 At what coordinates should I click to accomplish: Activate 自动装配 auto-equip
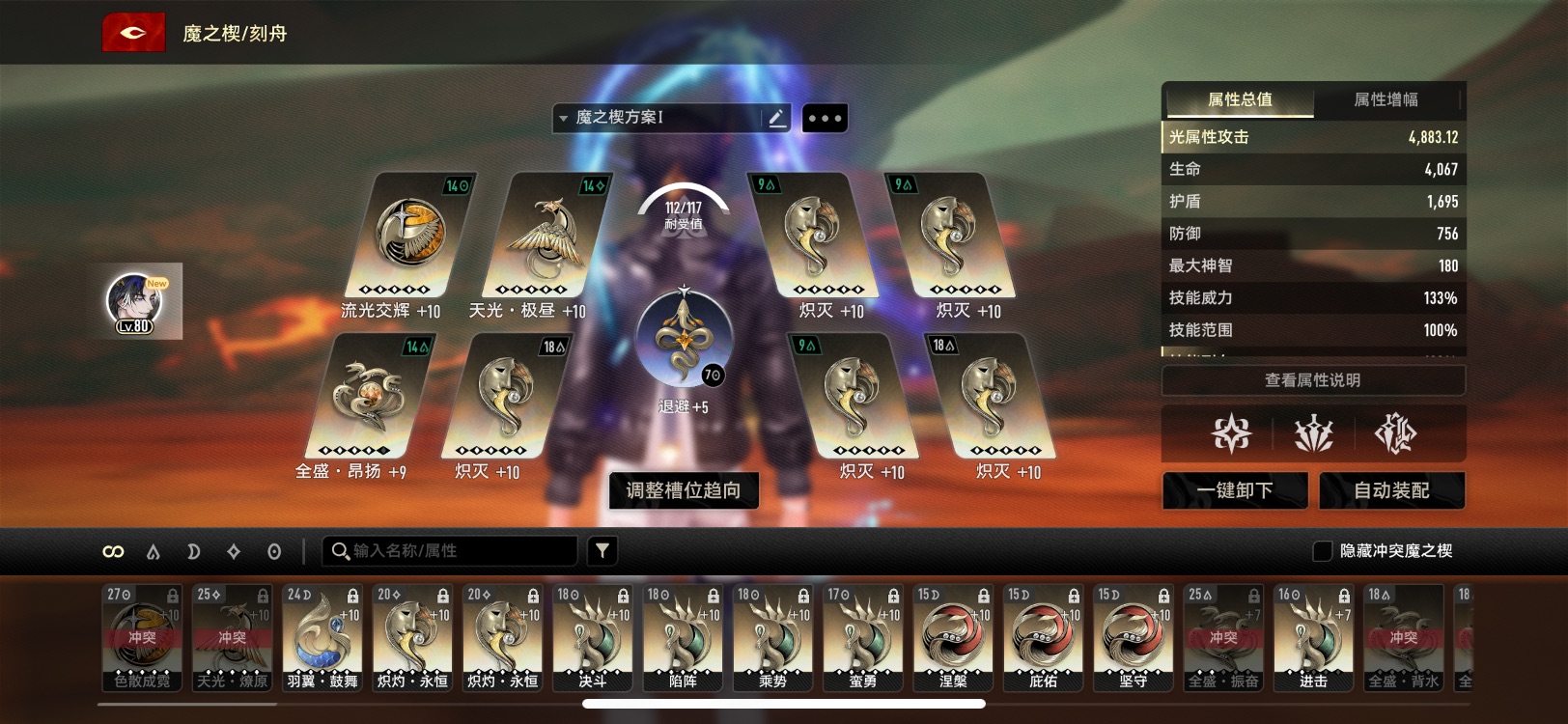1391,490
